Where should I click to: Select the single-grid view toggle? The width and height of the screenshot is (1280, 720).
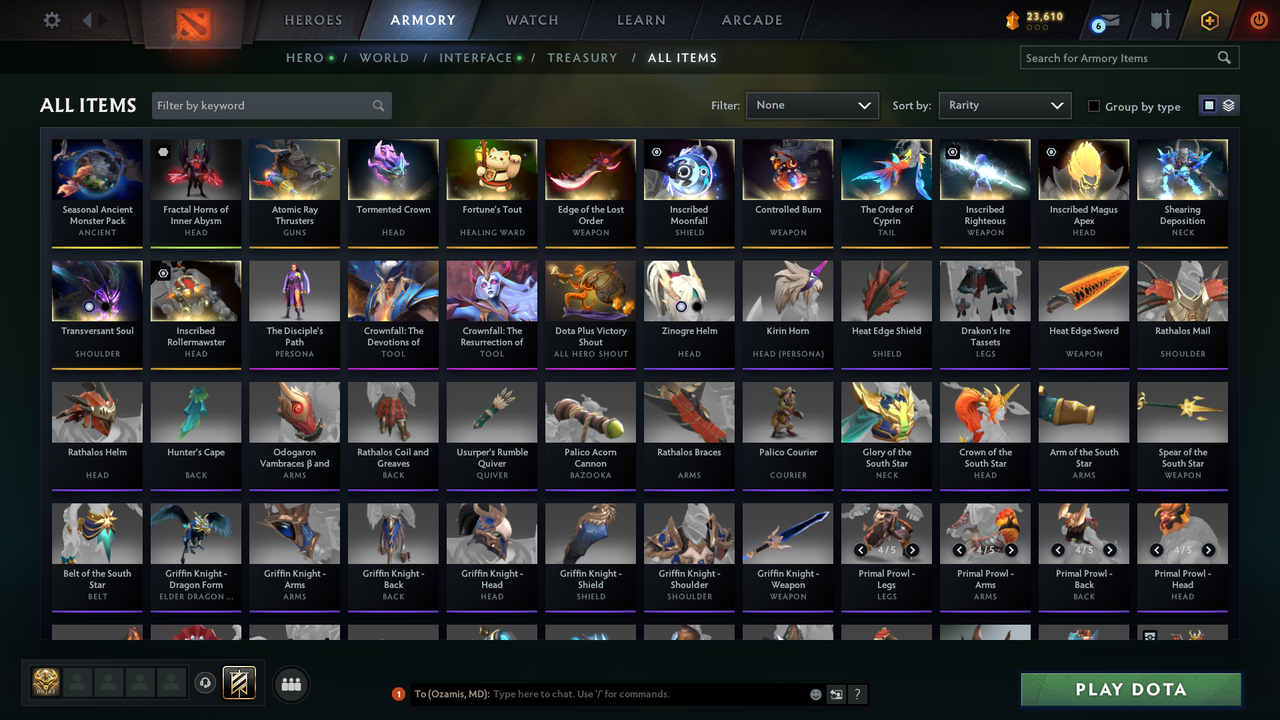pyautogui.click(x=1211, y=105)
